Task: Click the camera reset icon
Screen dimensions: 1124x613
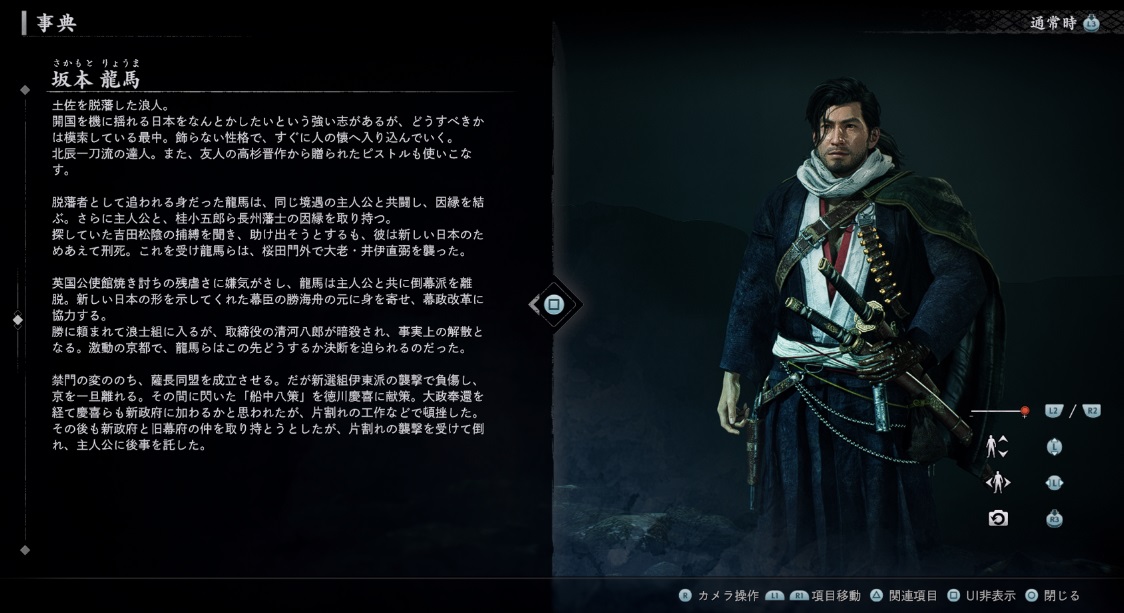Action: [x=997, y=518]
